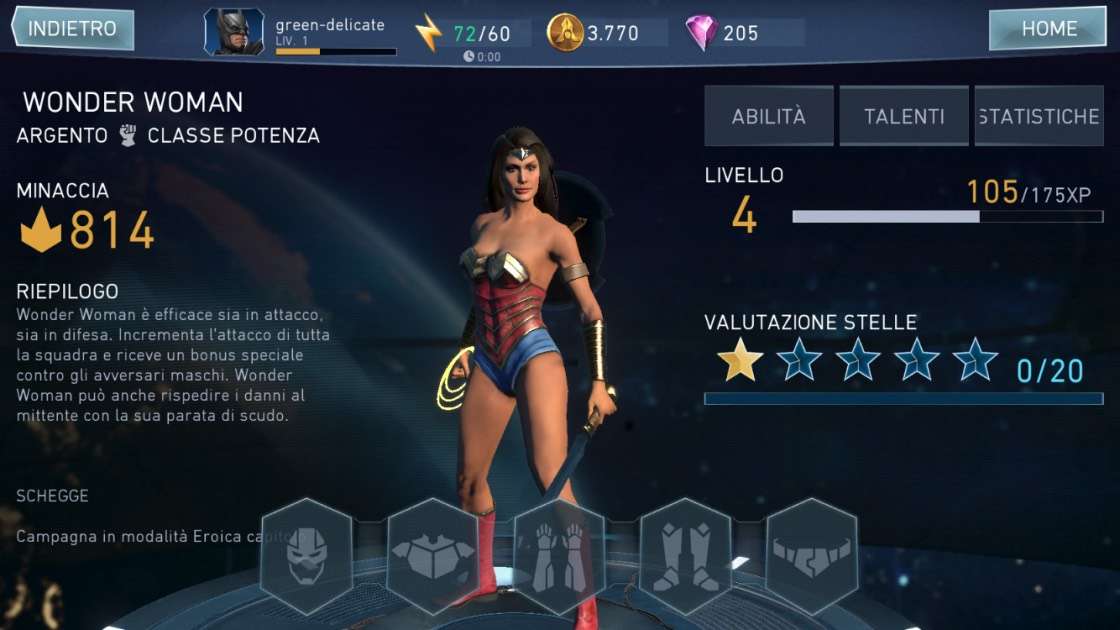Select the helmet gear slot

307,556
